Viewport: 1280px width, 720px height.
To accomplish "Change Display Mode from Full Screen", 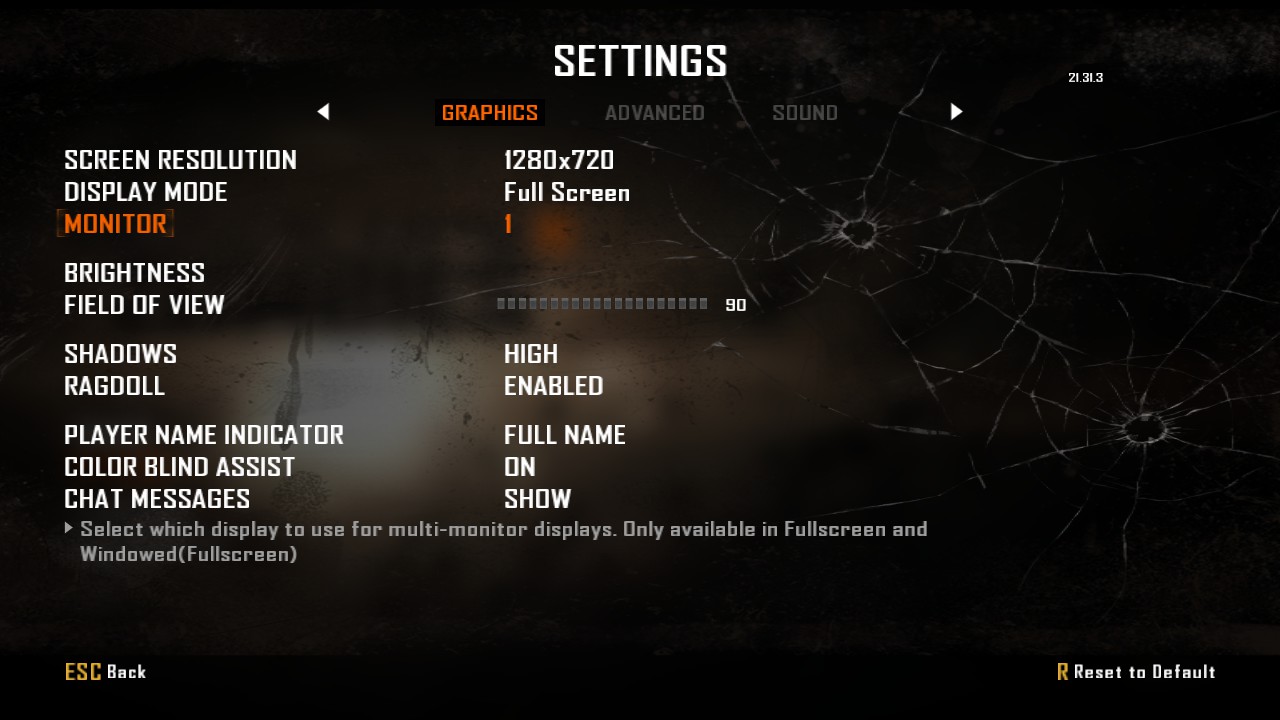I will pos(566,192).
